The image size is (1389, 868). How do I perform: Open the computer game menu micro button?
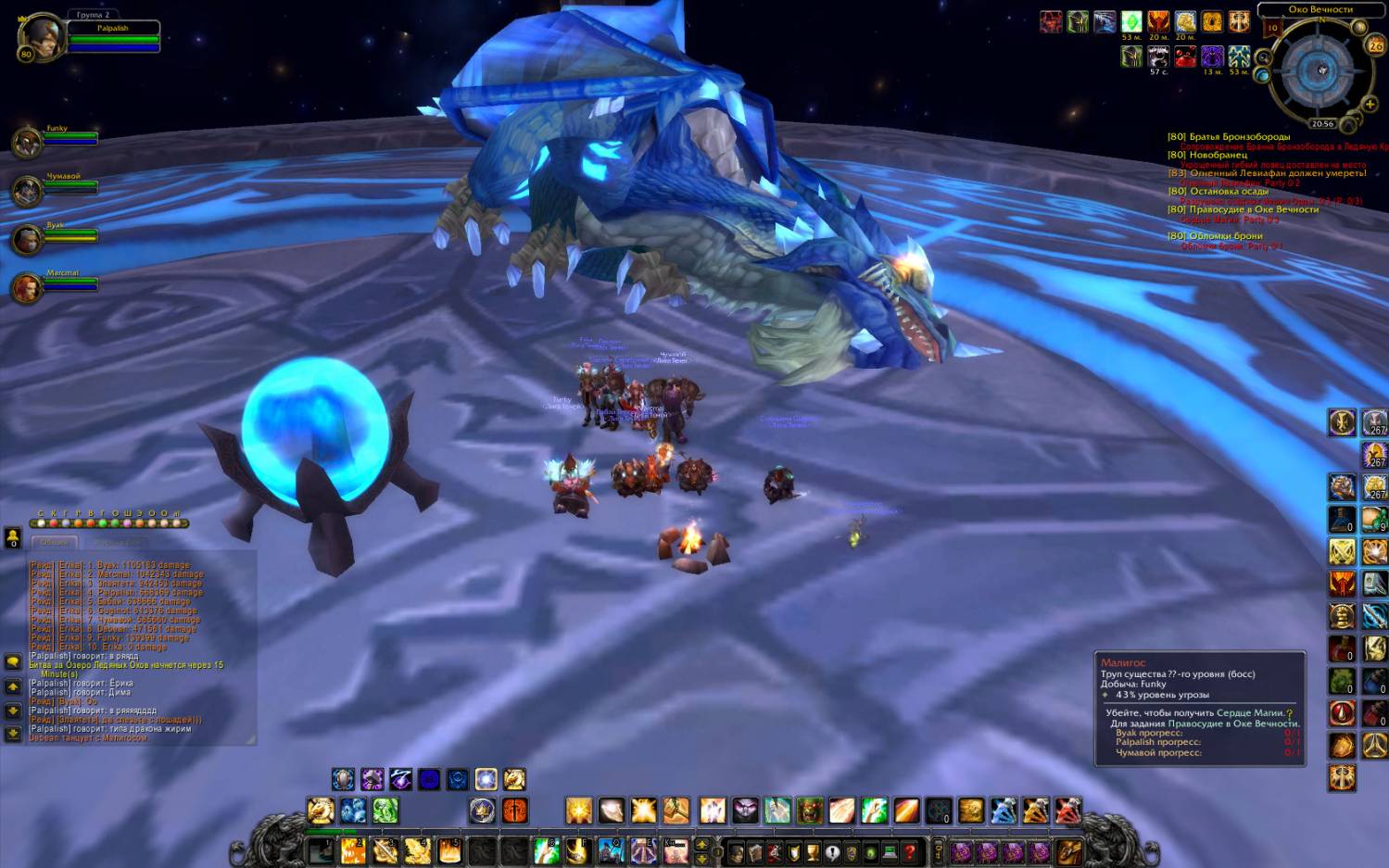[x=890, y=851]
